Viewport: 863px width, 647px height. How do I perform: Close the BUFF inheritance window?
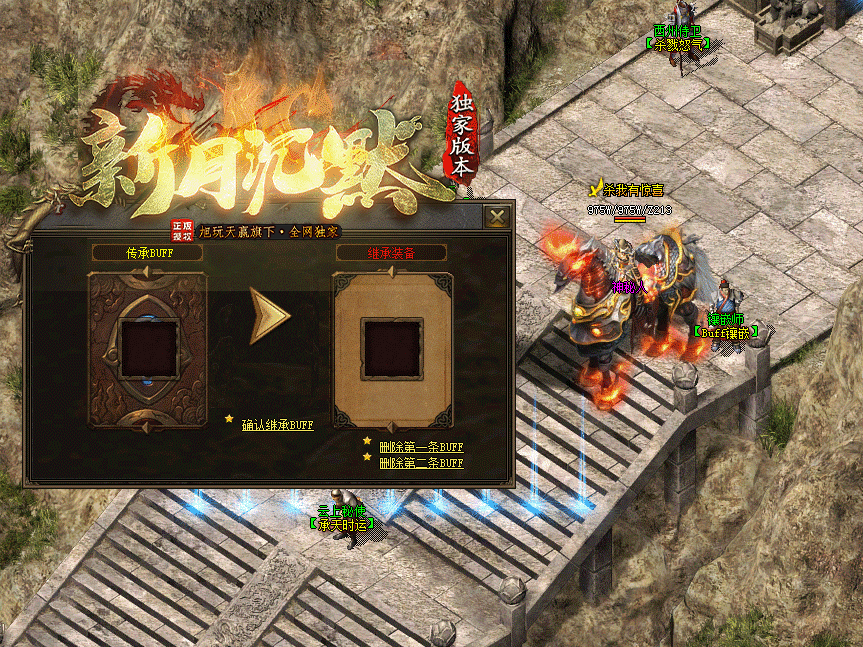point(497,216)
